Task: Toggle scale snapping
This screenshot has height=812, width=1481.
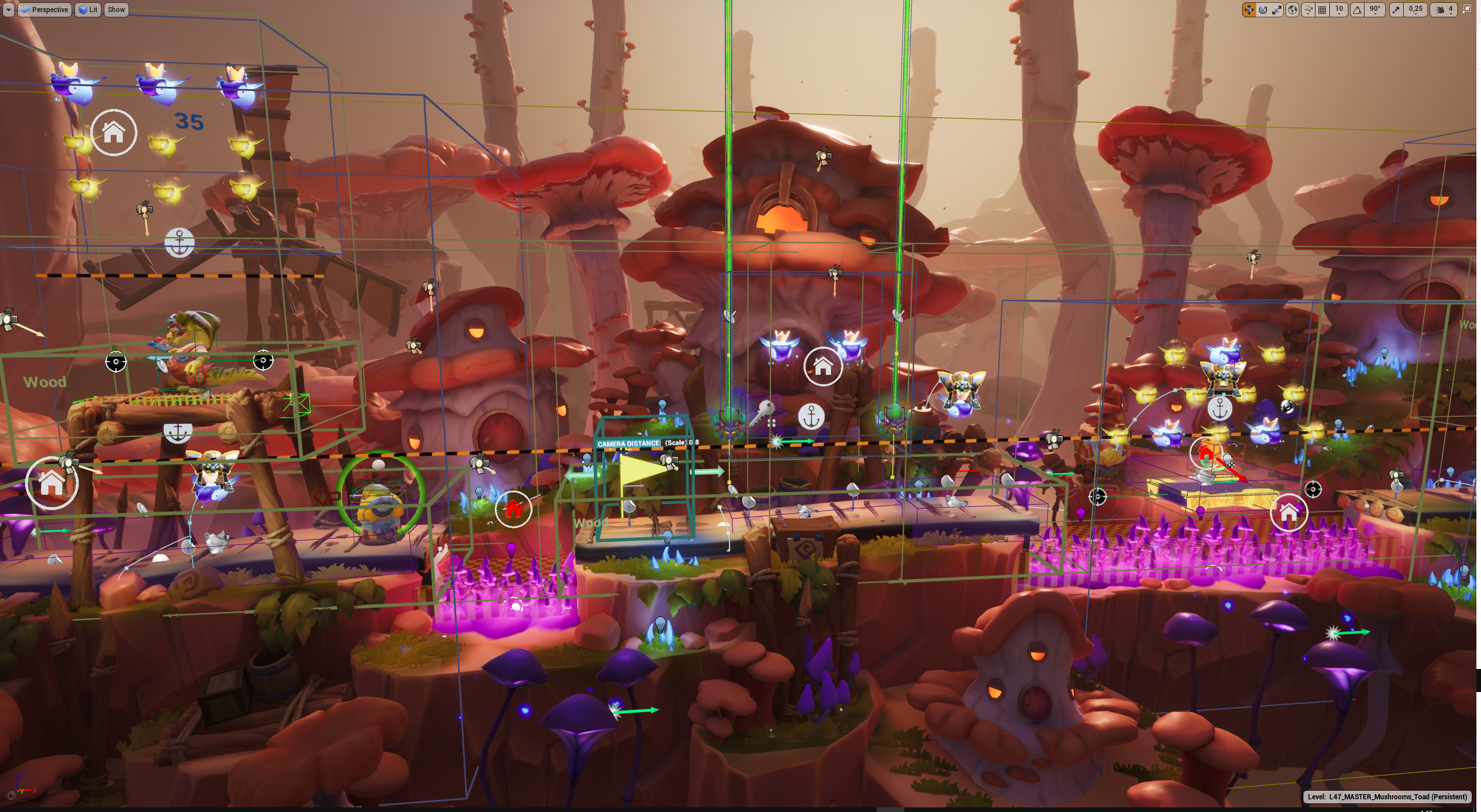Action: click(x=1396, y=10)
